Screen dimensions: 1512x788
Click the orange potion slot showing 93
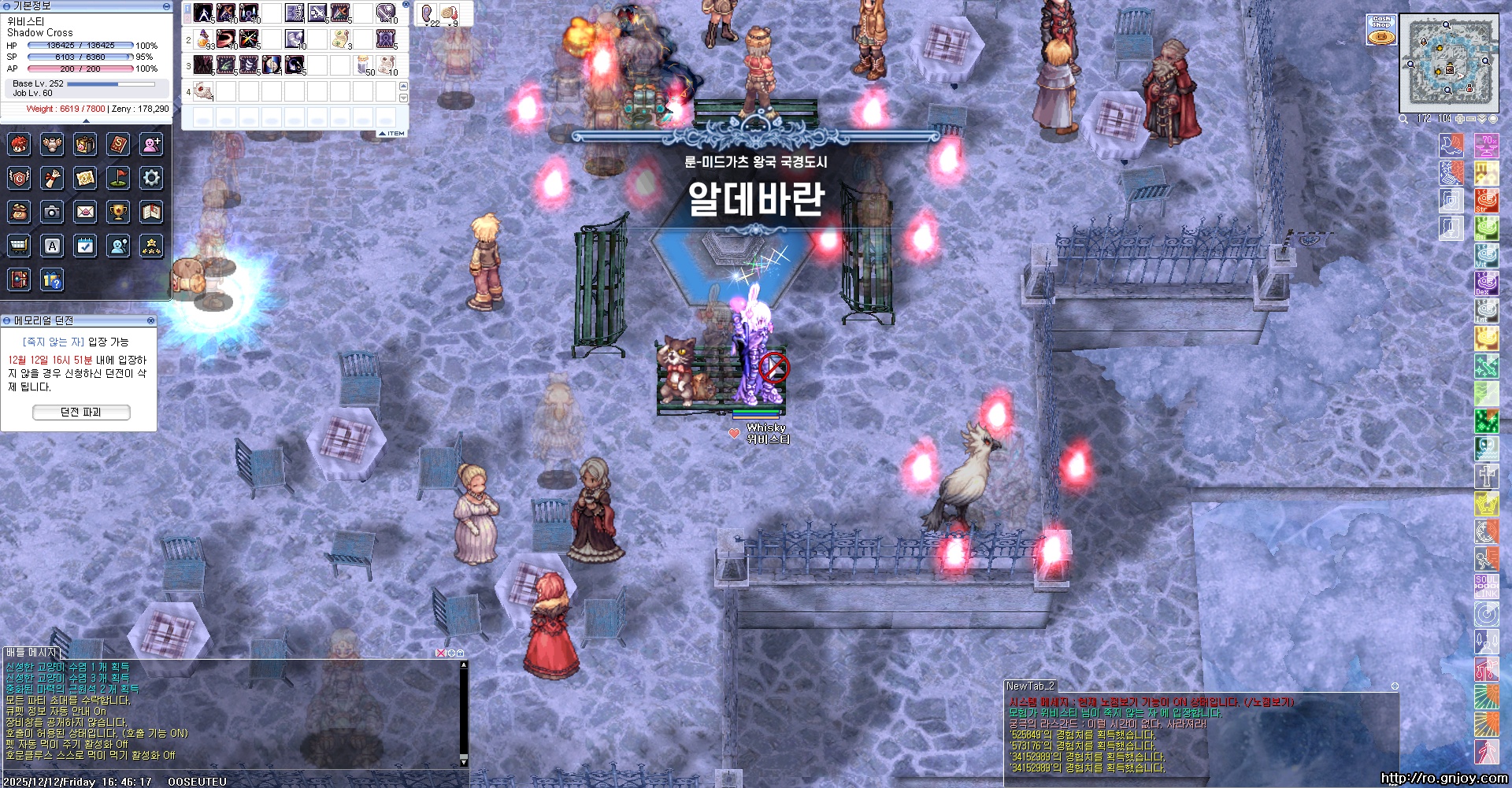click(x=203, y=39)
